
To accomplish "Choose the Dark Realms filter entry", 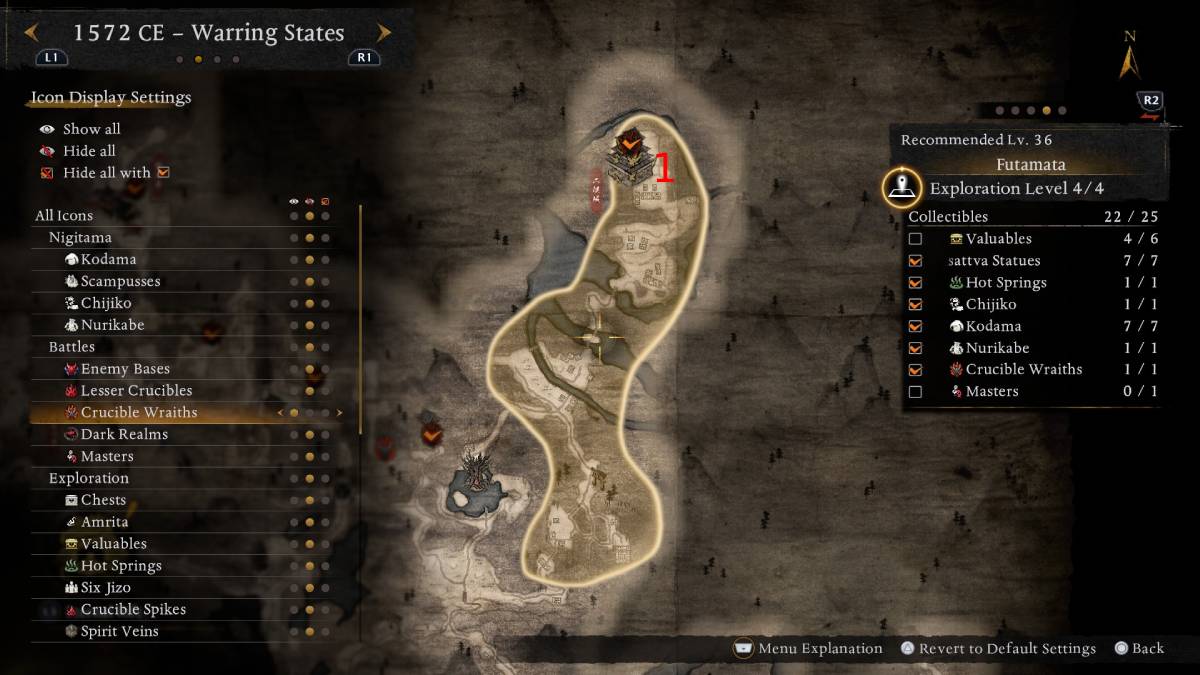I will point(124,434).
